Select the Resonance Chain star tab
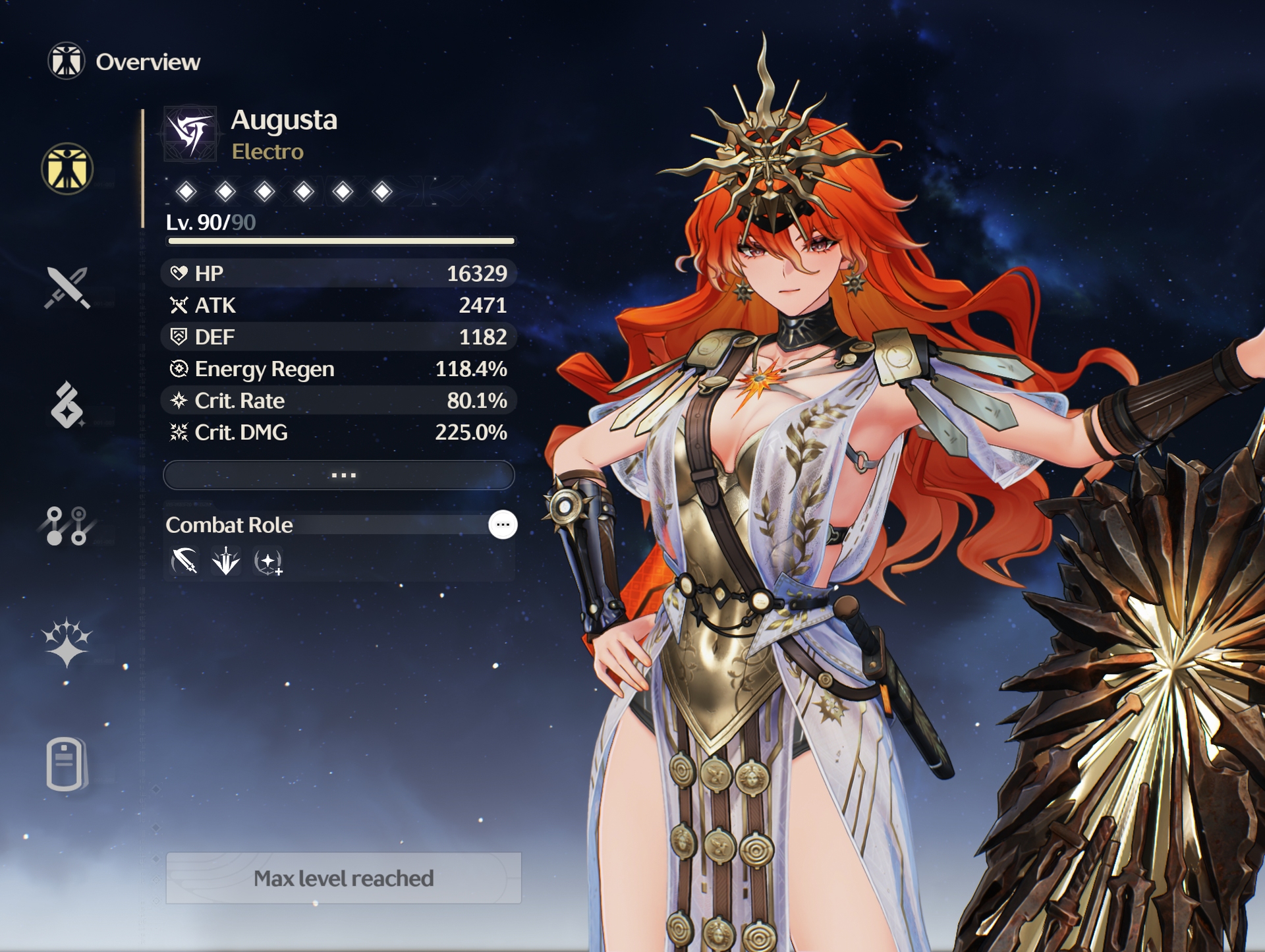This screenshot has height=952, width=1265. coord(67,644)
